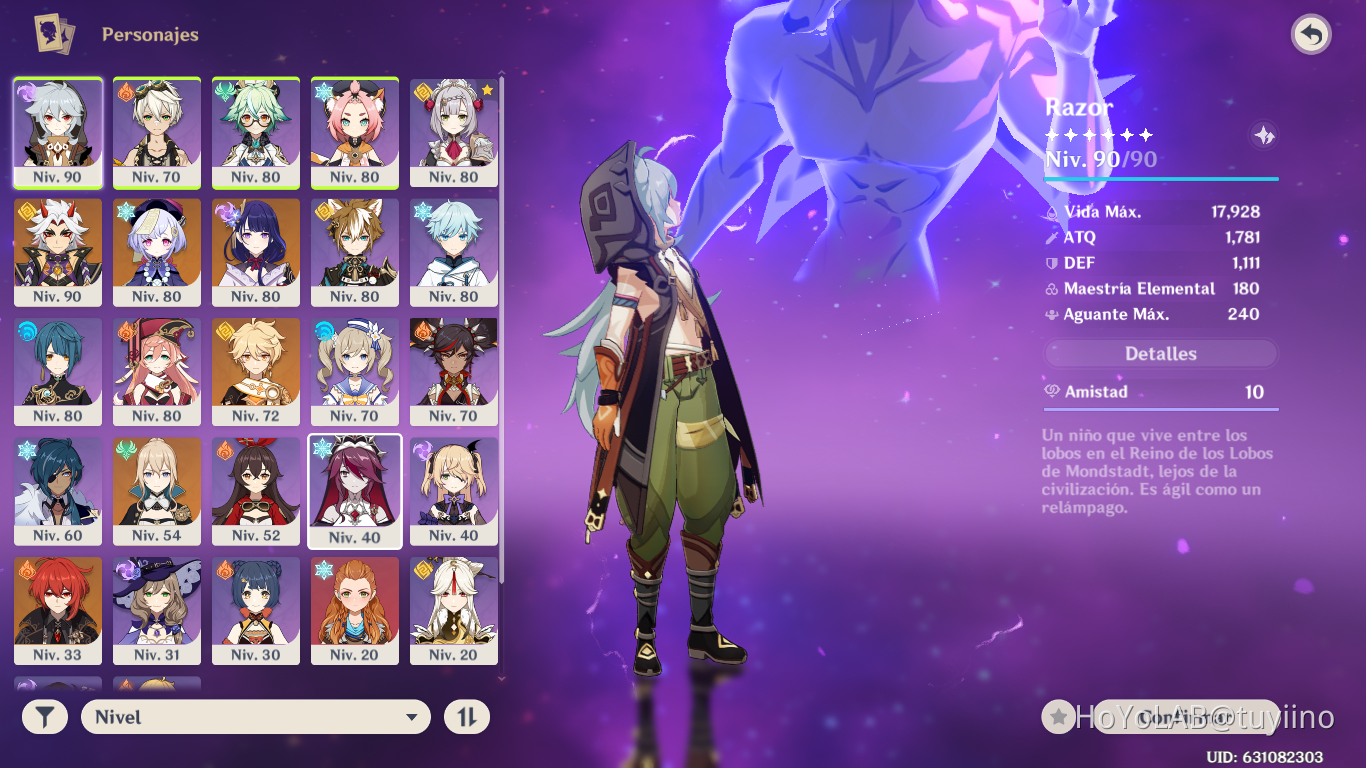Select the Personajes header label
The image size is (1366, 768).
pos(148,33)
